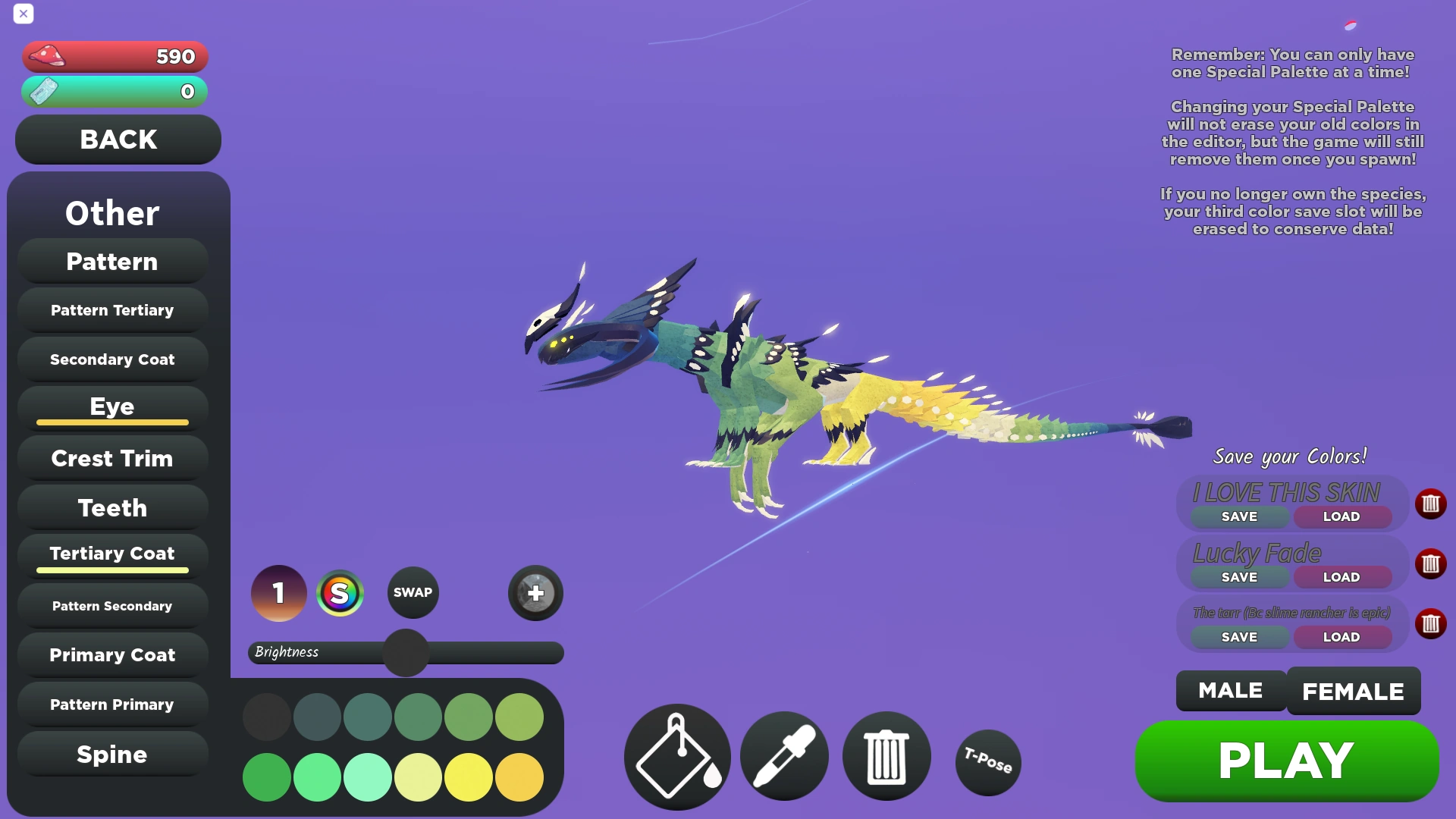1456x819 pixels.
Task: Click BACK to exit the editor
Action: (118, 140)
